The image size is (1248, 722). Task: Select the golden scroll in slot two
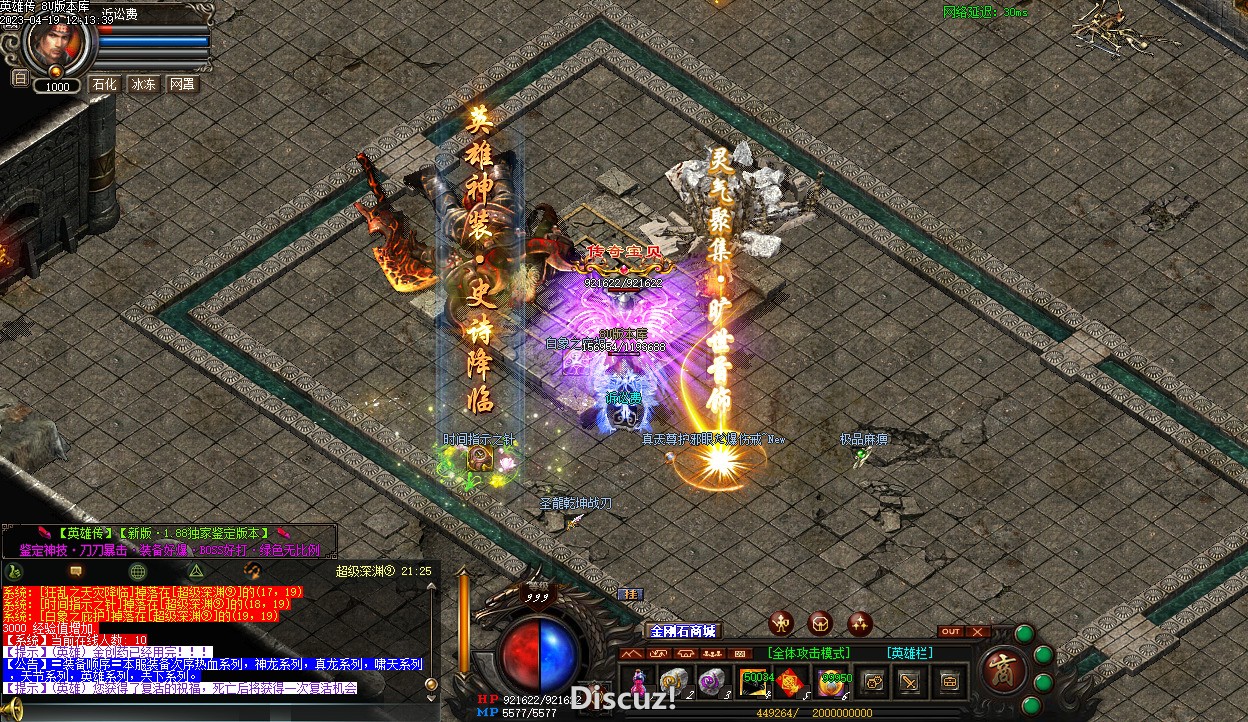[x=674, y=682]
